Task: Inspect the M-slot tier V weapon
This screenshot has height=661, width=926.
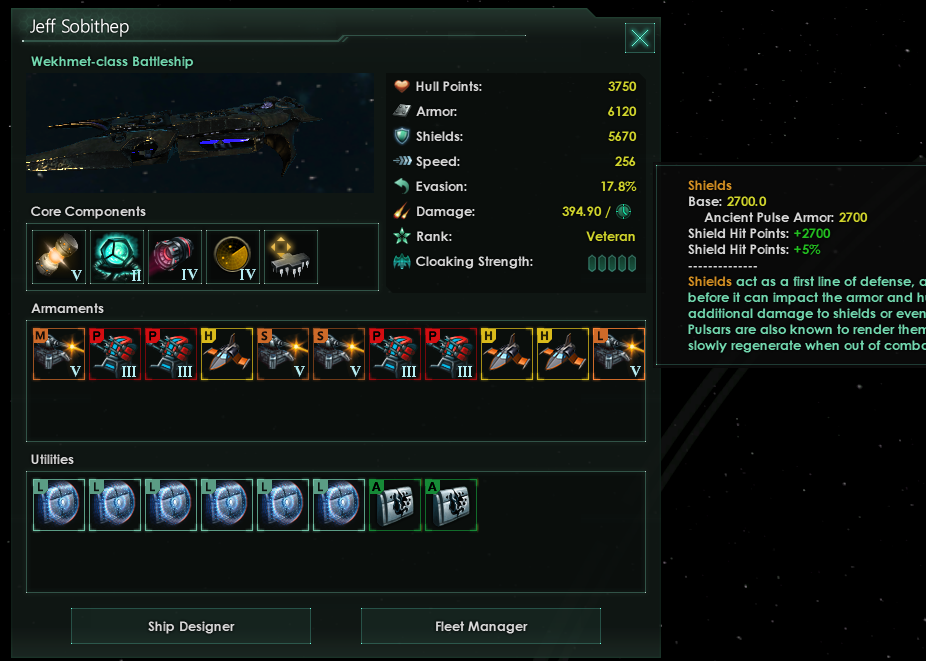Action: click(x=59, y=355)
